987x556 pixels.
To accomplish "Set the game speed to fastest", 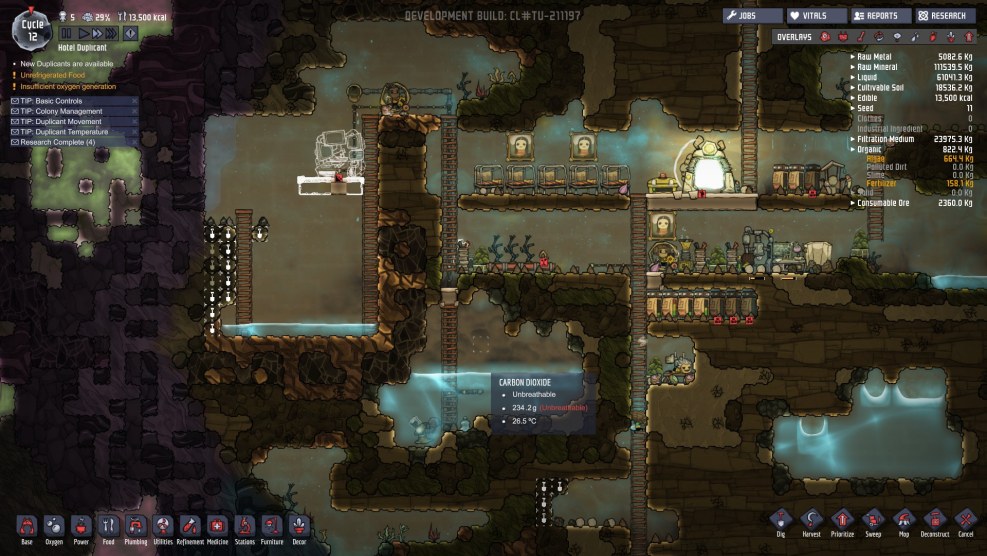I will pos(113,33).
